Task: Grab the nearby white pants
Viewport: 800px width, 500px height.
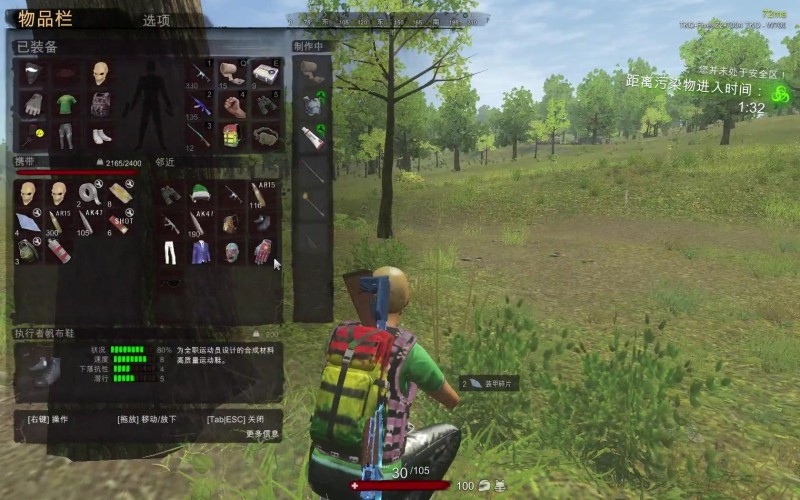Action: [x=170, y=251]
